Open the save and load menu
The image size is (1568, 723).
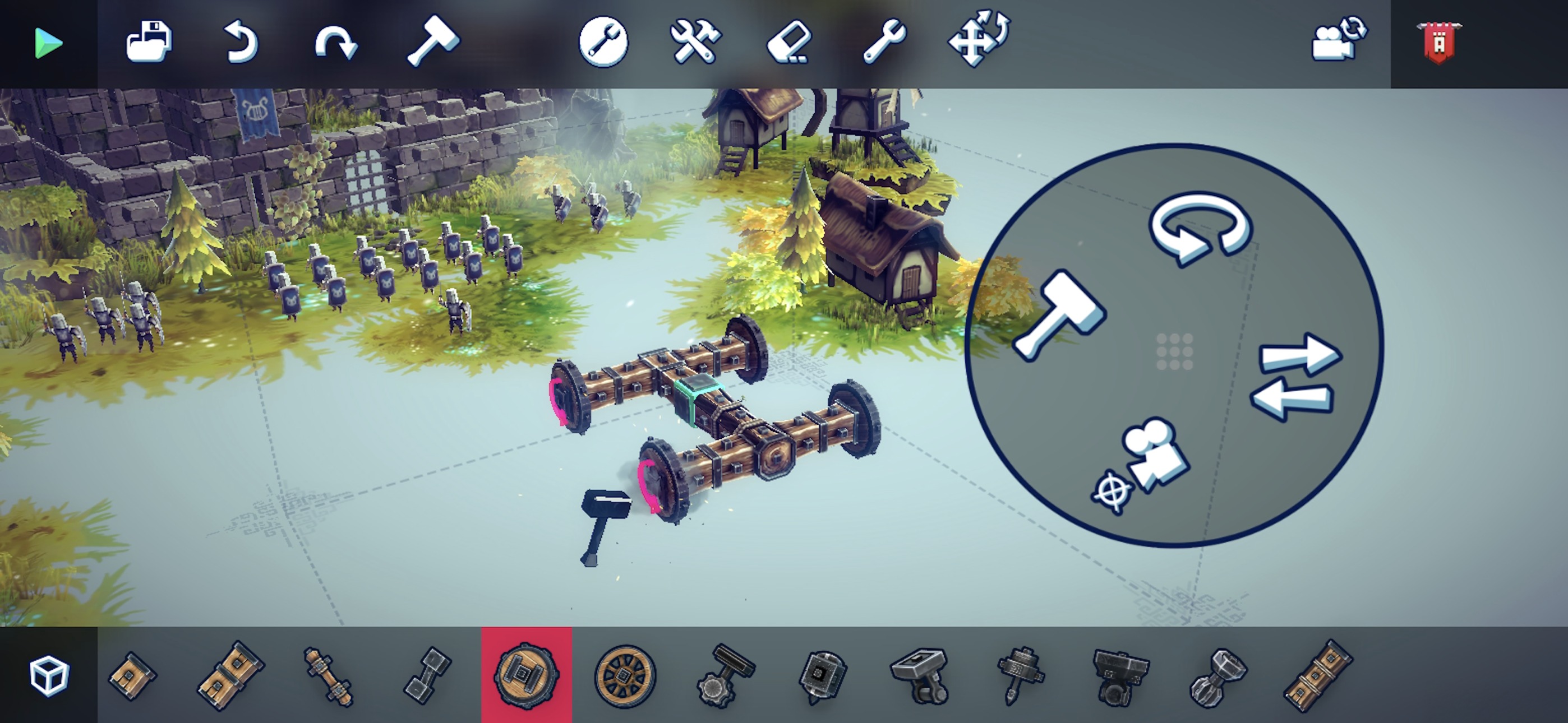(149, 43)
